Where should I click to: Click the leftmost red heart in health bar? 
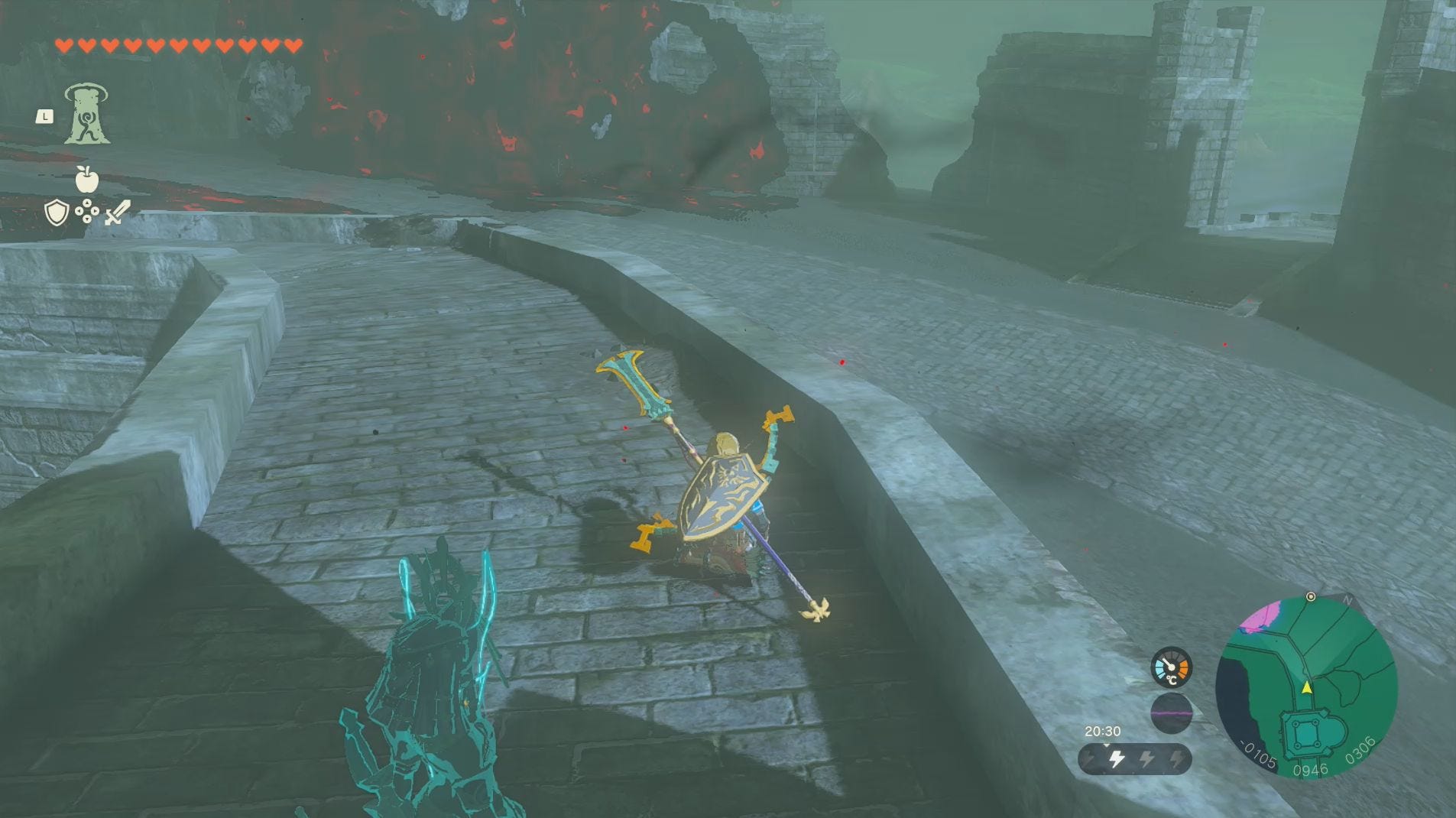click(65, 45)
